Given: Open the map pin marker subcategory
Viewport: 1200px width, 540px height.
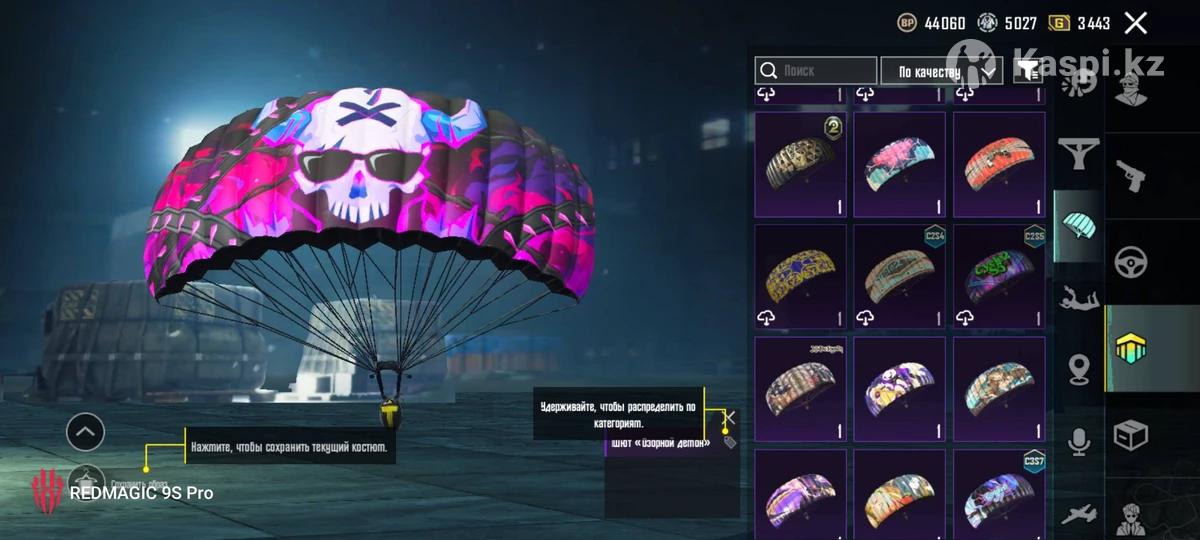Looking at the screenshot, I should click(x=1078, y=369).
